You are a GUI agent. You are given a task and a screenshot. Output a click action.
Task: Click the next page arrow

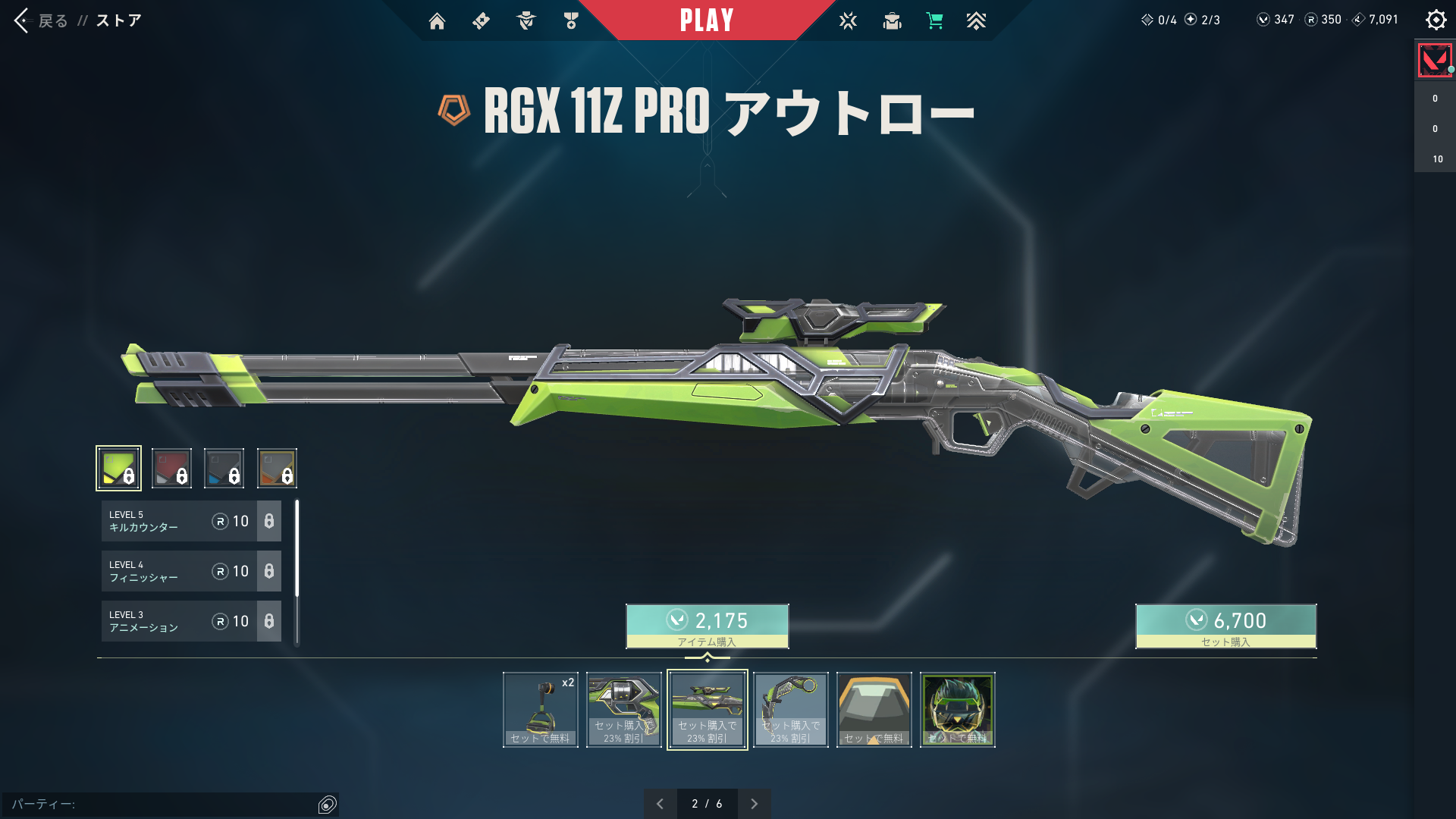pos(755,803)
